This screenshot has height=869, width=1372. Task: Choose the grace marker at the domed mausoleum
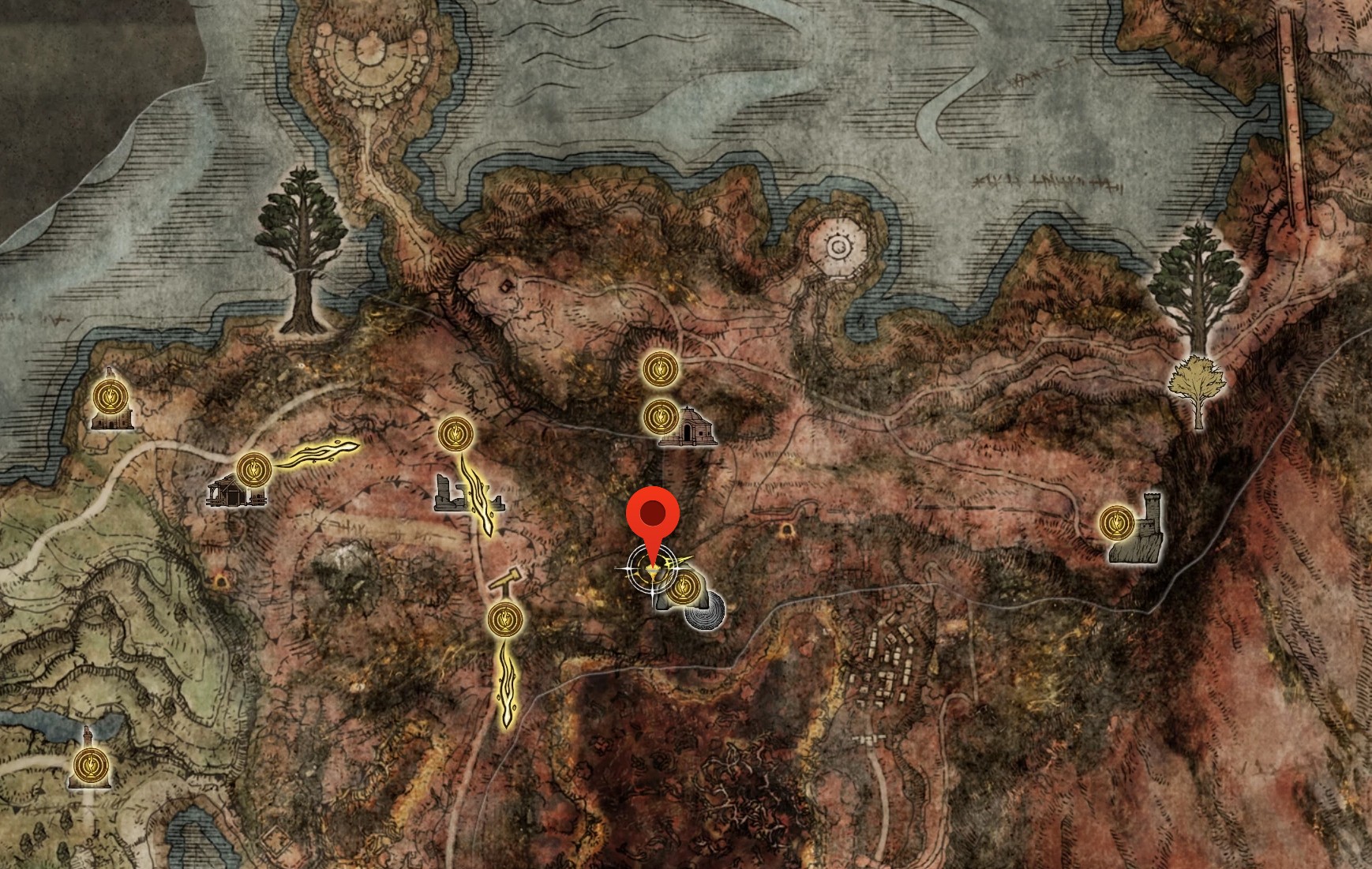tap(660, 416)
